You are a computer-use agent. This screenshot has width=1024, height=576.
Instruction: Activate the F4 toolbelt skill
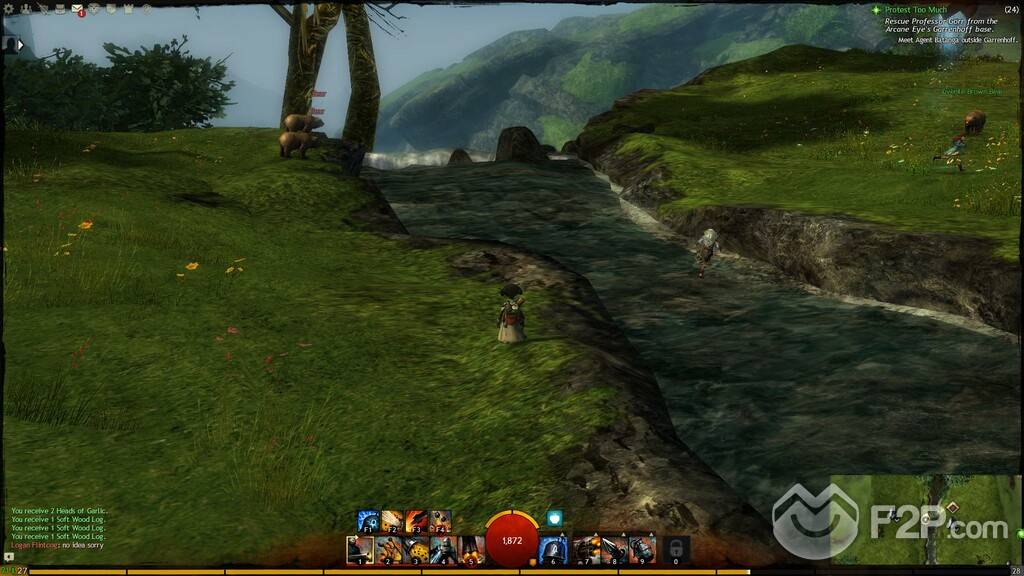tap(440, 521)
